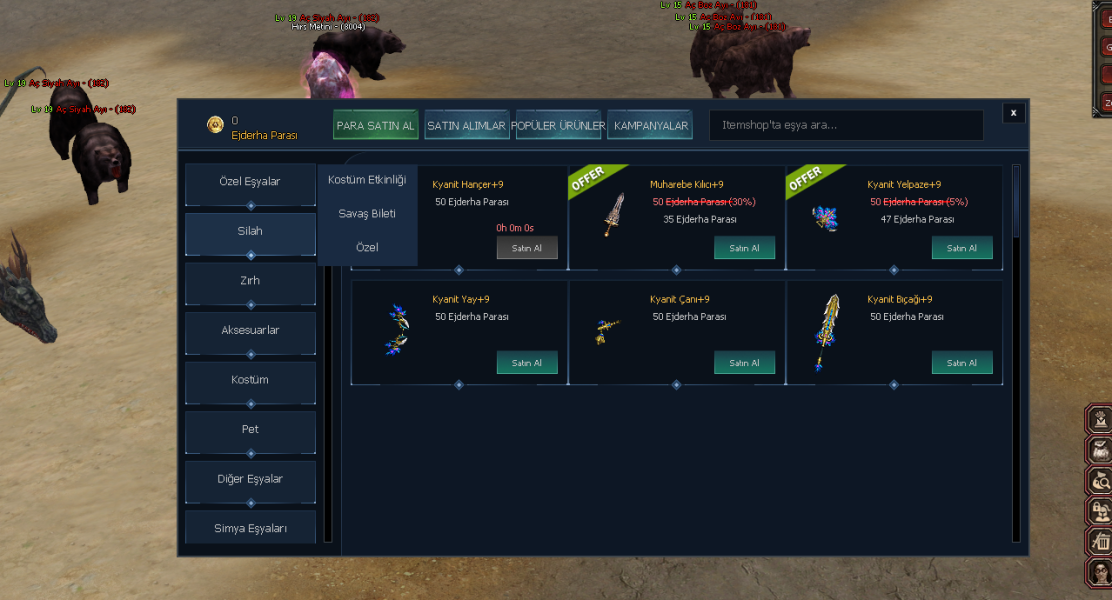
Task: Close the item shop window
Action: 1014,113
